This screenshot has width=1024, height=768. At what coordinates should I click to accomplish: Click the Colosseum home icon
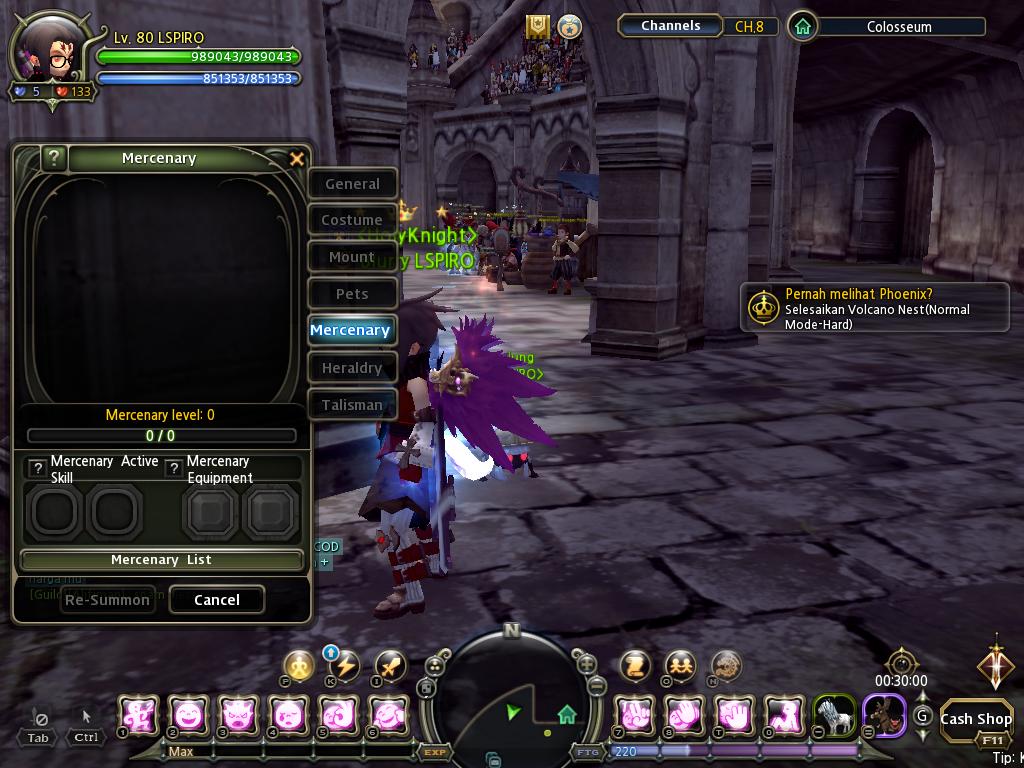tap(802, 27)
